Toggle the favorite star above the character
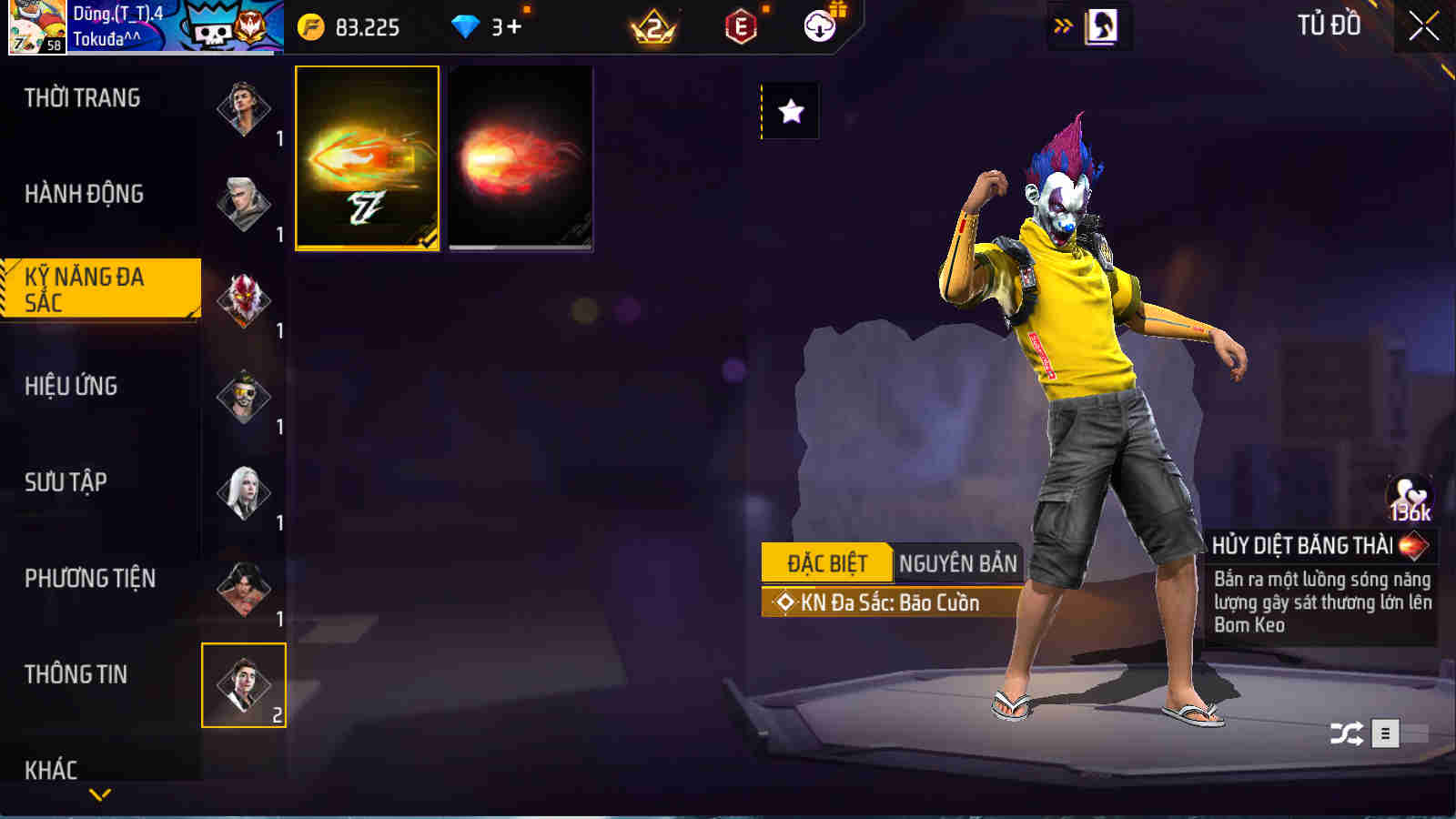The image size is (1456, 819). (x=790, y=112)
